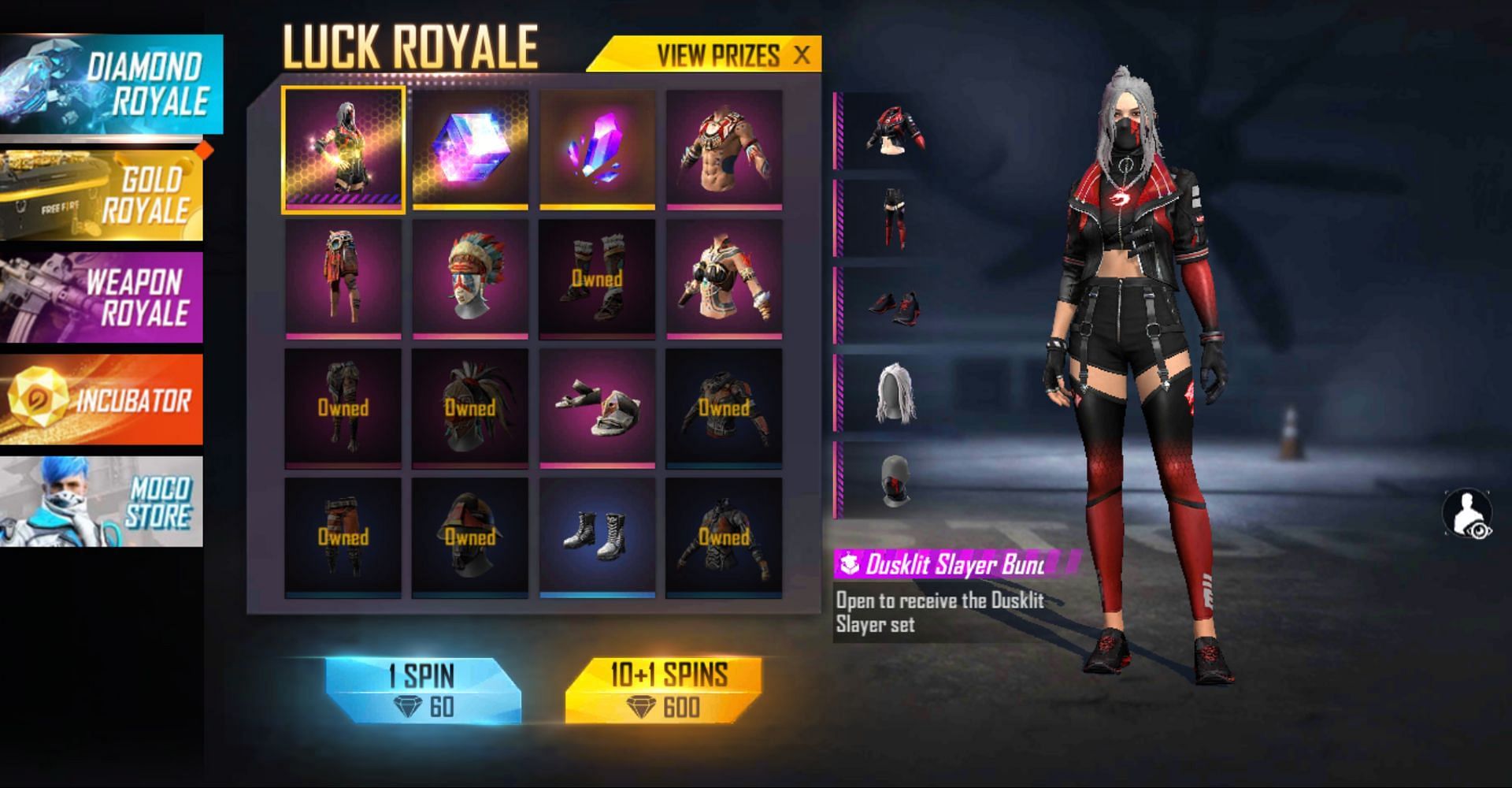Select the glowing Magic Cube prize
1512x788 pixels.
click(470, 150)
